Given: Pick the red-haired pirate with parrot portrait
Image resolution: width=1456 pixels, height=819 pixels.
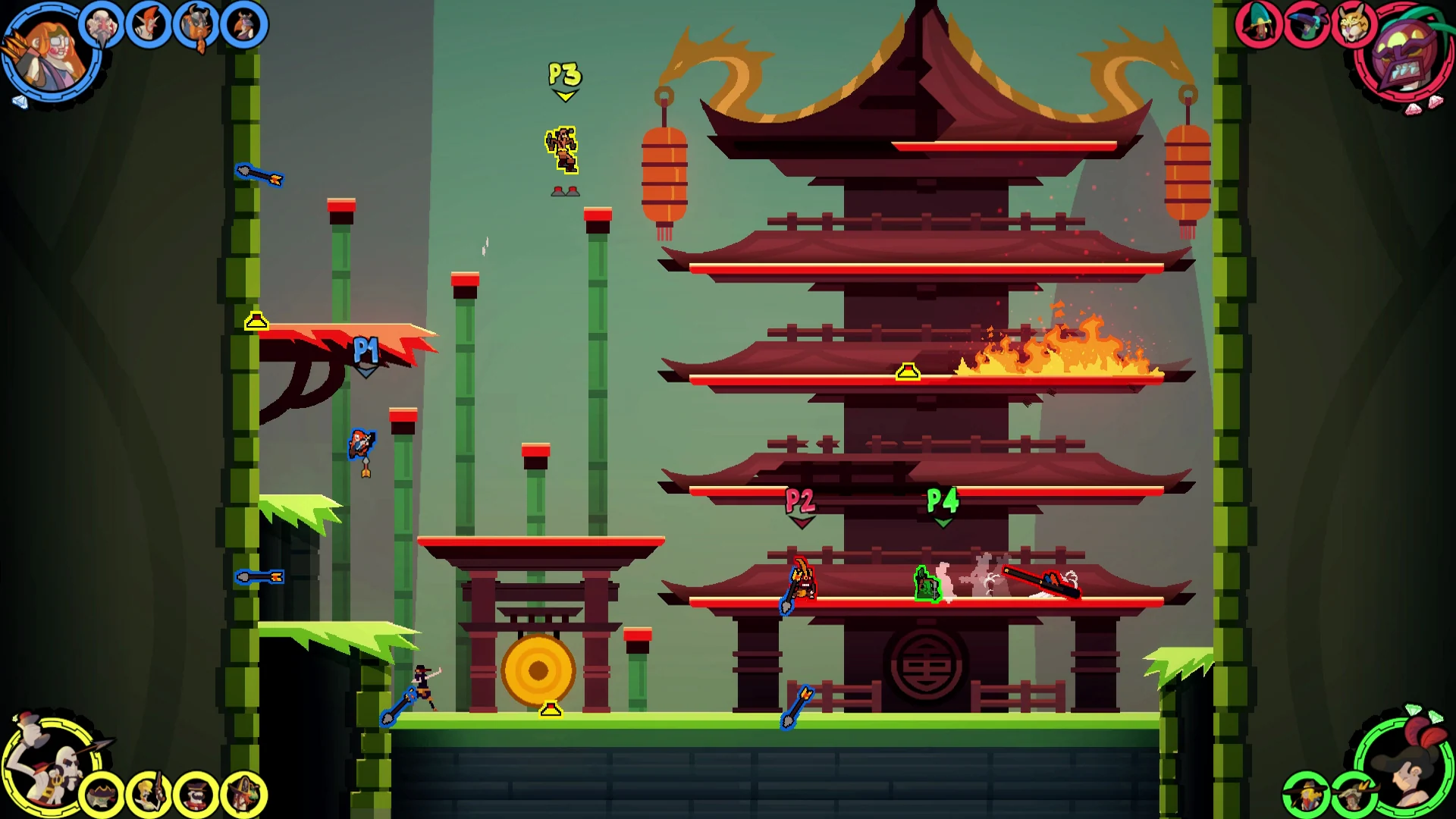Looking at the screenshot, I should (x=244, y=795).
